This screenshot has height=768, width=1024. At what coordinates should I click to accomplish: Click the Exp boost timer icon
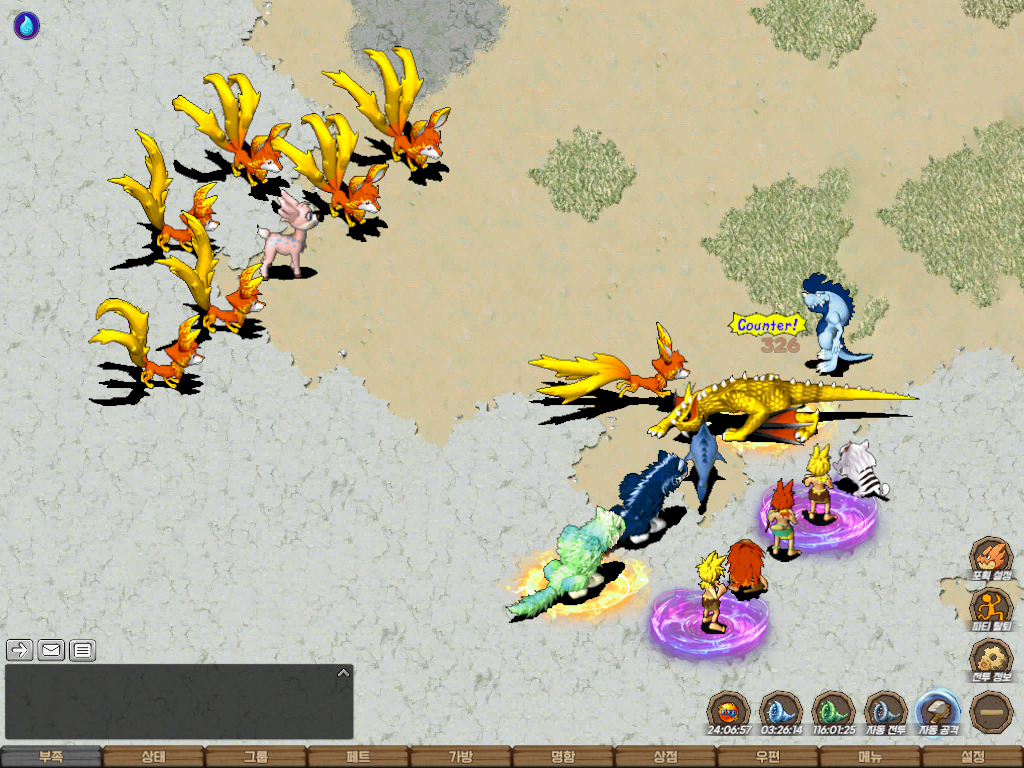(x=727, y=713)
